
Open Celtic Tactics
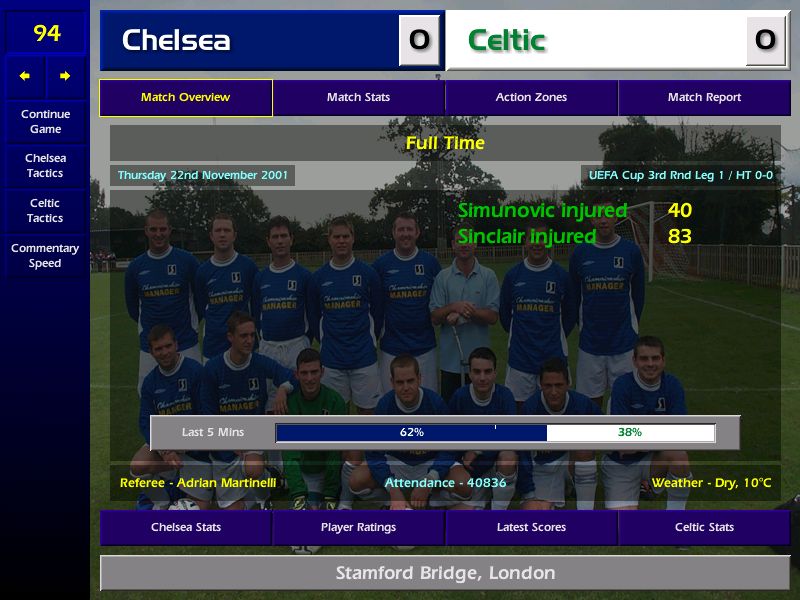coord(45,210)
